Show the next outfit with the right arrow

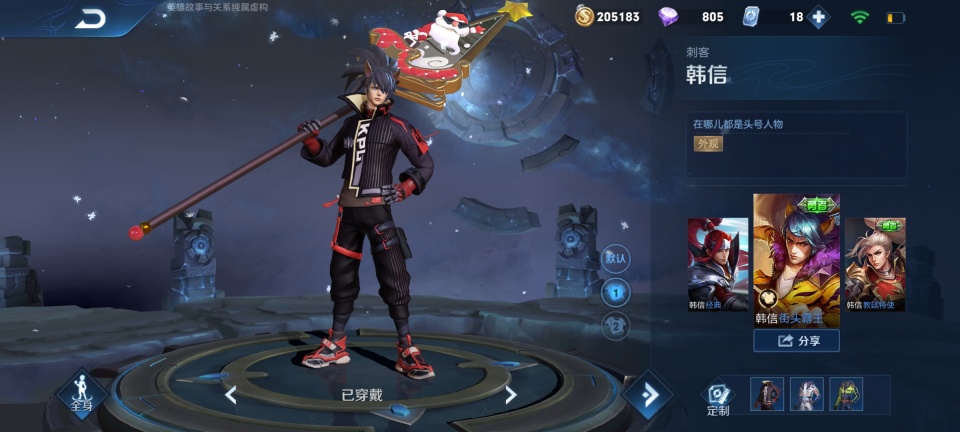coord(510,395)
